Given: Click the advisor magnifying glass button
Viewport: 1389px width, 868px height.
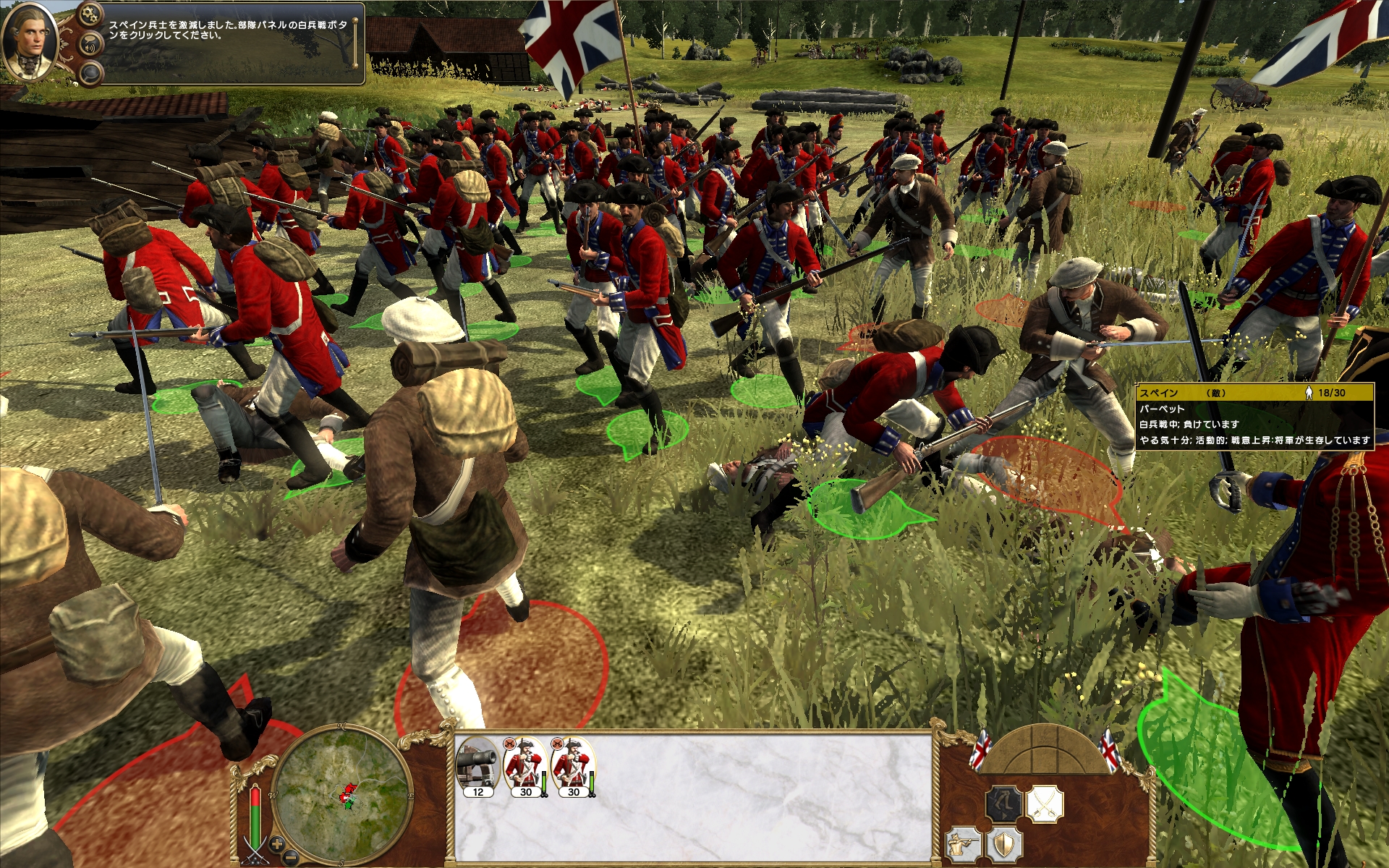Looking at the screenshot, I should (90, 72).
